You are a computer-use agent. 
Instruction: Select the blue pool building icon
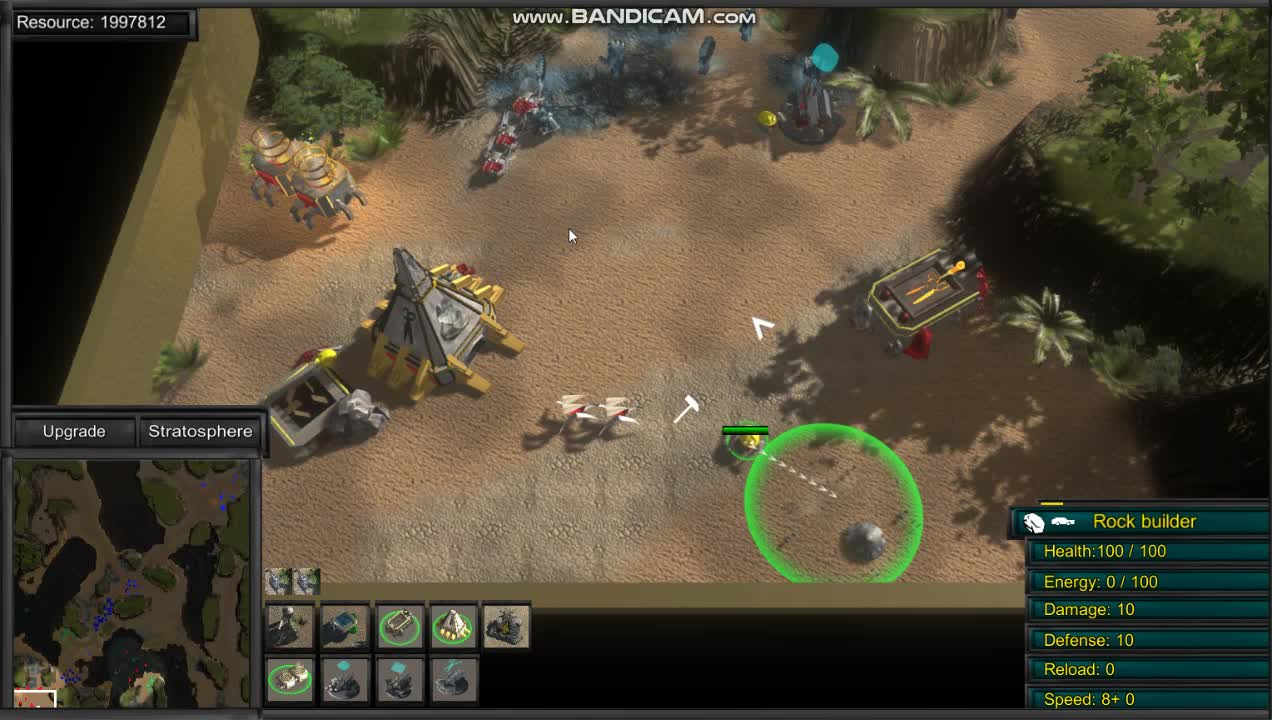pos(344,626)
